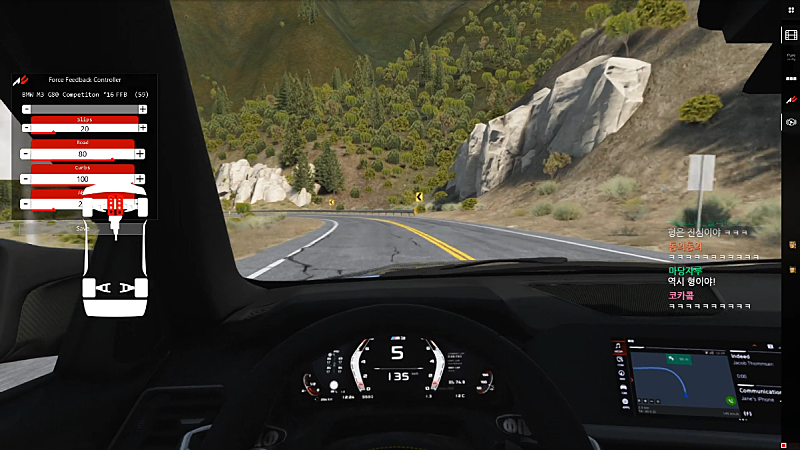This screenshot has width=800, height=450.
Task: Decrease the top gray FFB gain bar
Action: pos(27,108)
